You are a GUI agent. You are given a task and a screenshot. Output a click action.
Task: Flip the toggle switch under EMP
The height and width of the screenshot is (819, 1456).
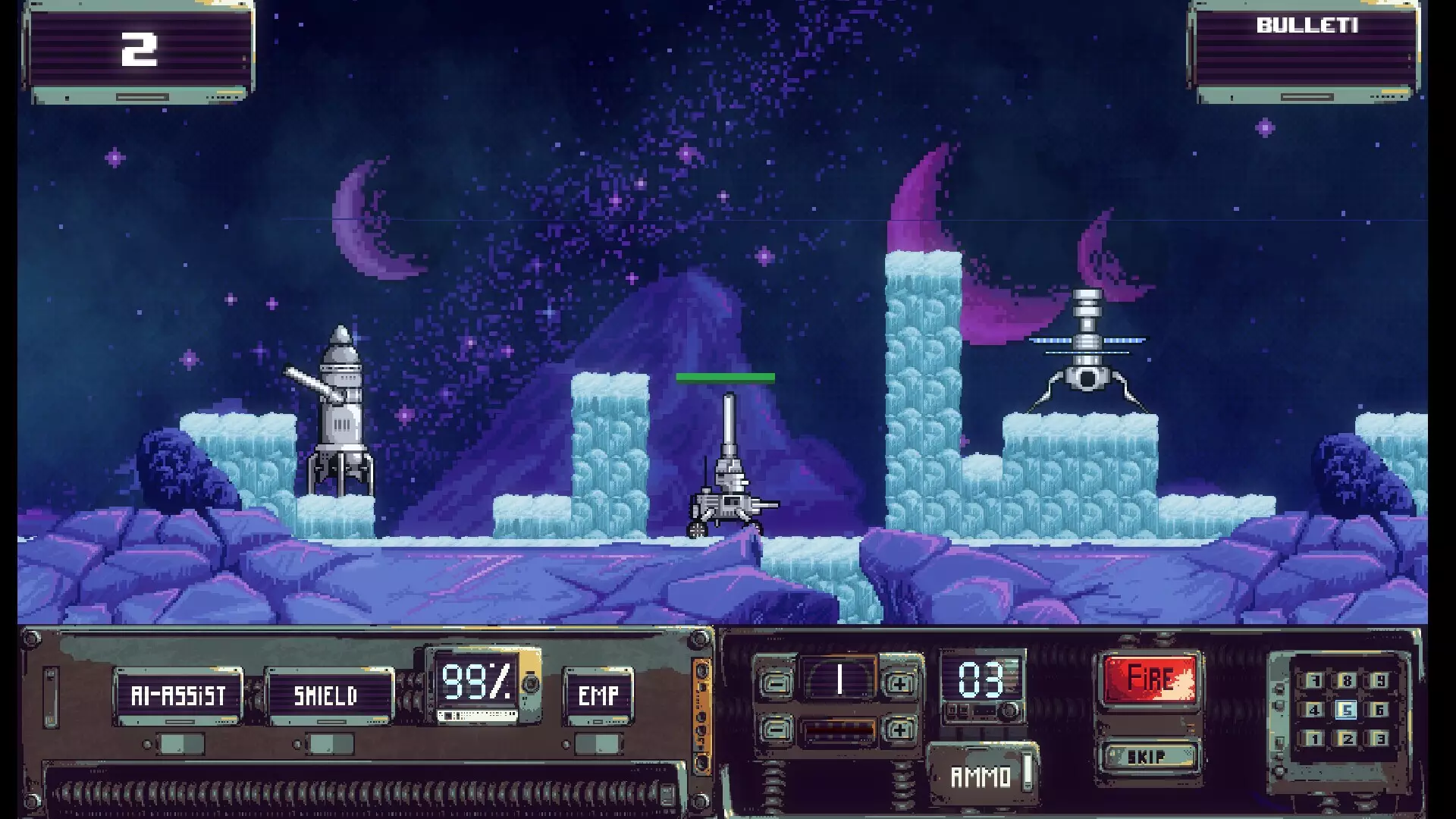click(598, 744)
